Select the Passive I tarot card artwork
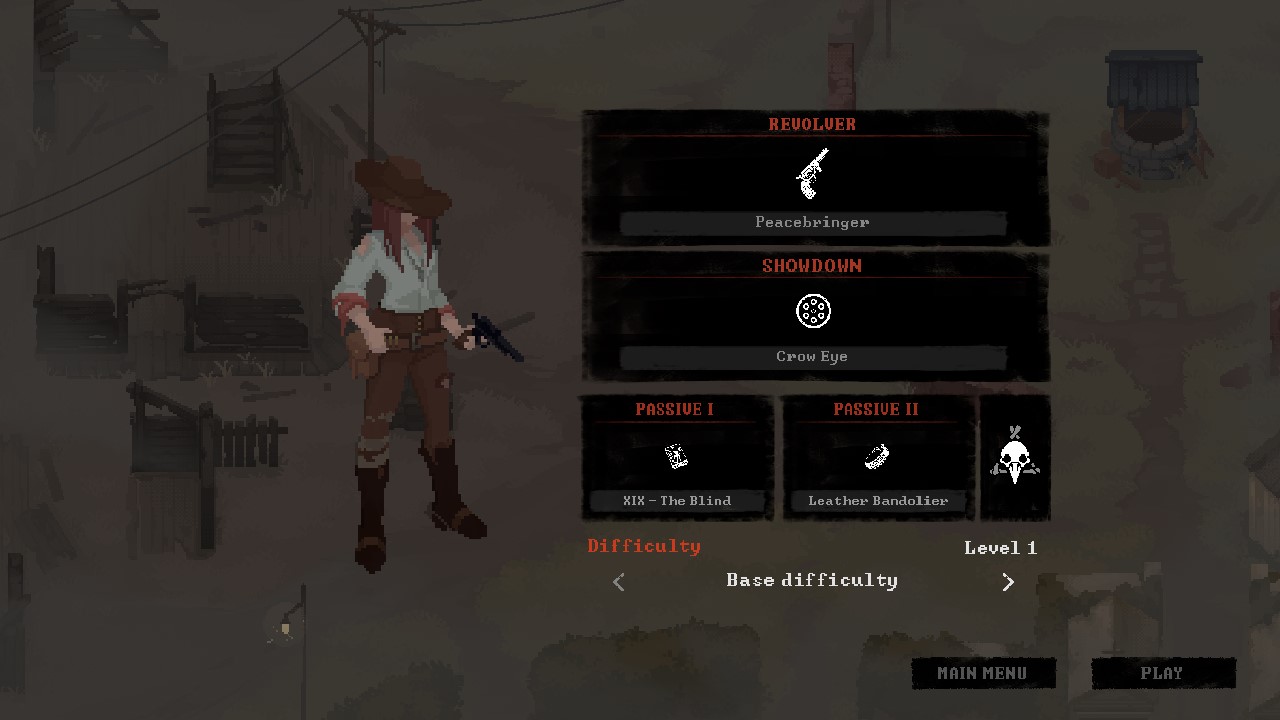 point(676,456)
